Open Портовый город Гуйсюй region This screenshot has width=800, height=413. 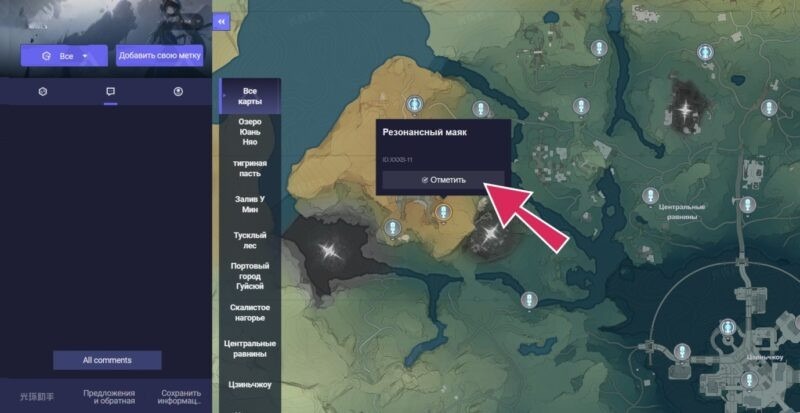click(x=250, y=276)
